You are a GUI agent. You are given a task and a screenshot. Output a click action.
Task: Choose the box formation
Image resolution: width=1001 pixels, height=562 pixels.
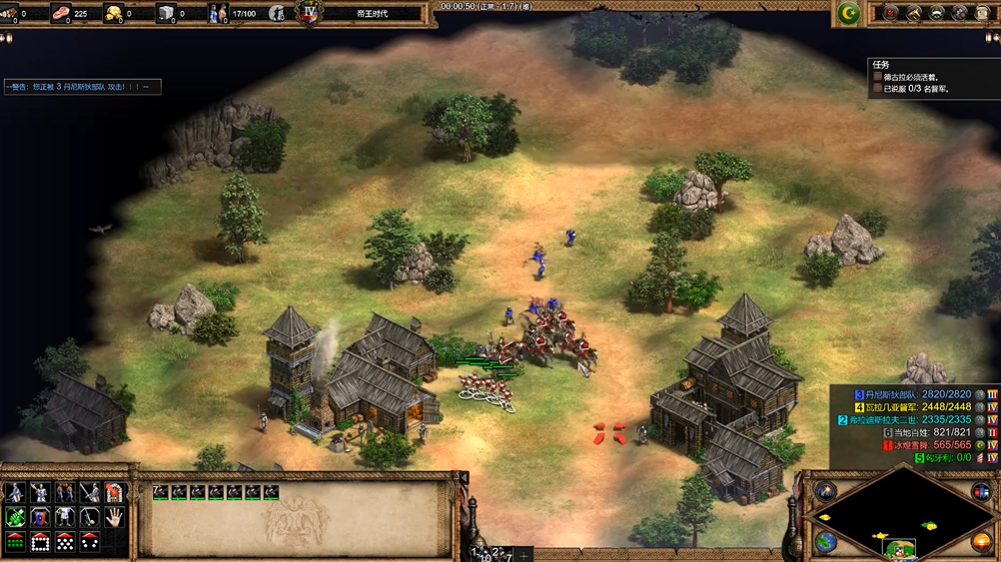pos(40,542)
